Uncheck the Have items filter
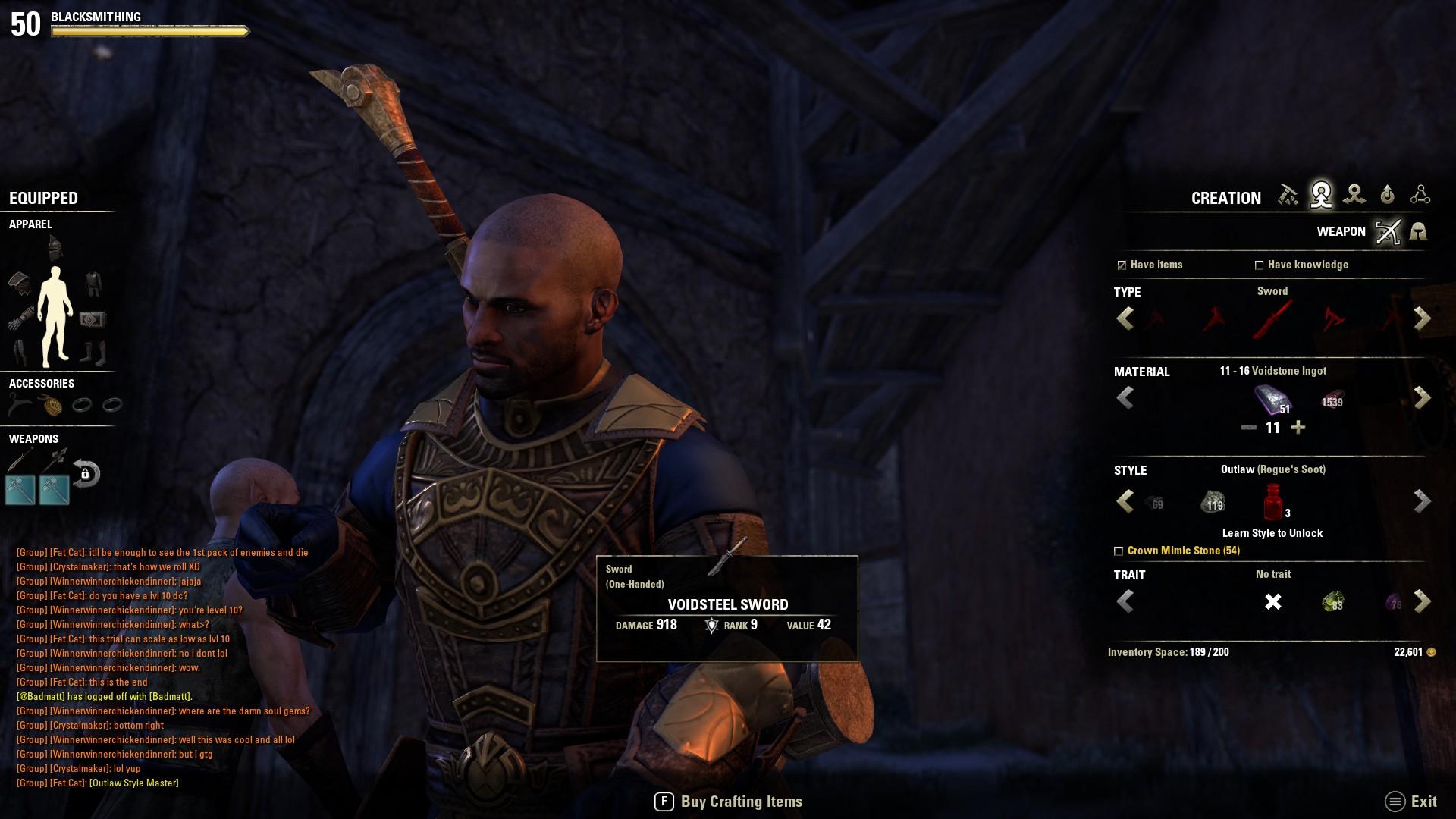This screenshot has width=1456, height=819. [x=1122, y=265]
